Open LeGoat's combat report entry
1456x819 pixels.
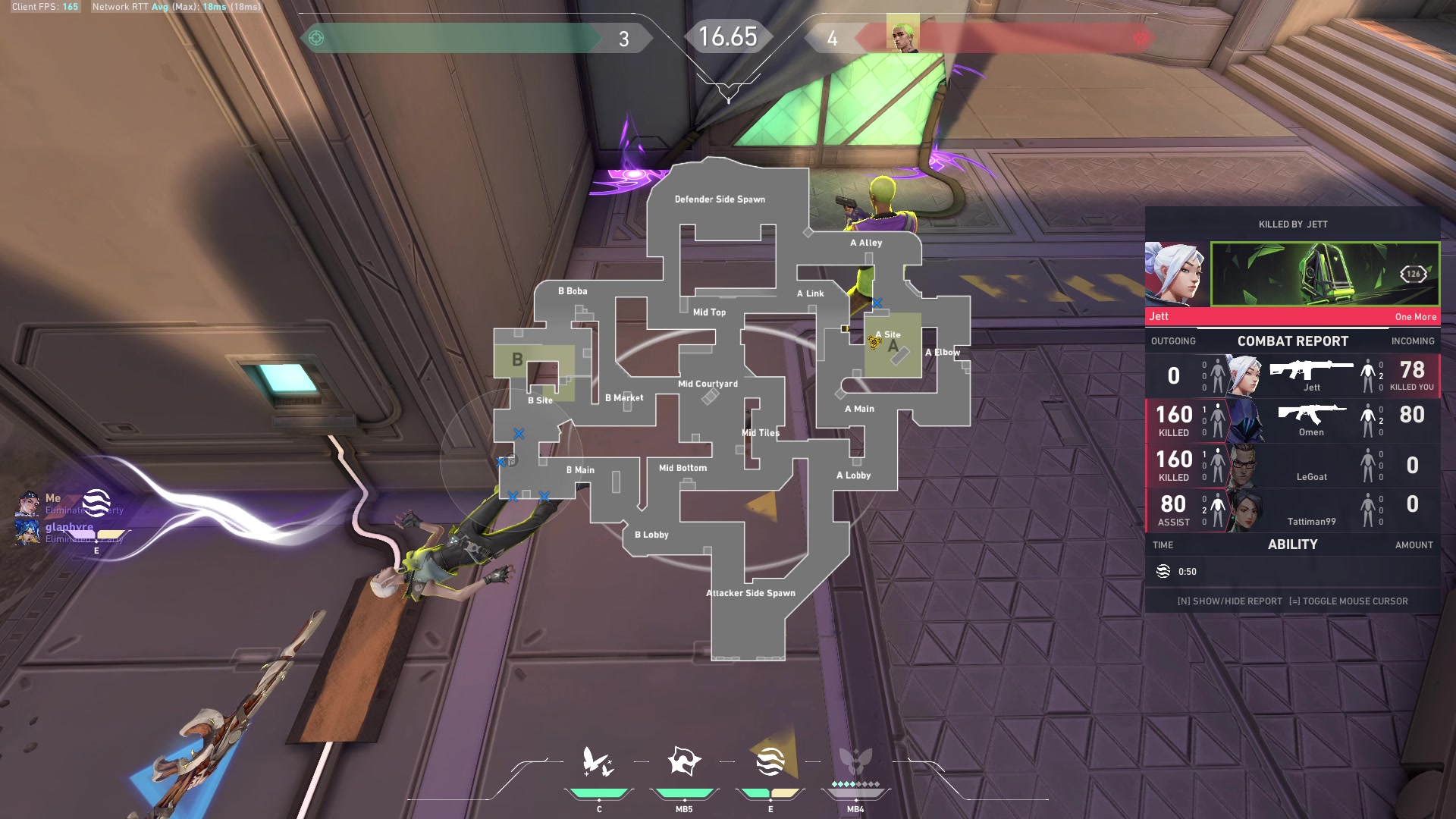1292,465
